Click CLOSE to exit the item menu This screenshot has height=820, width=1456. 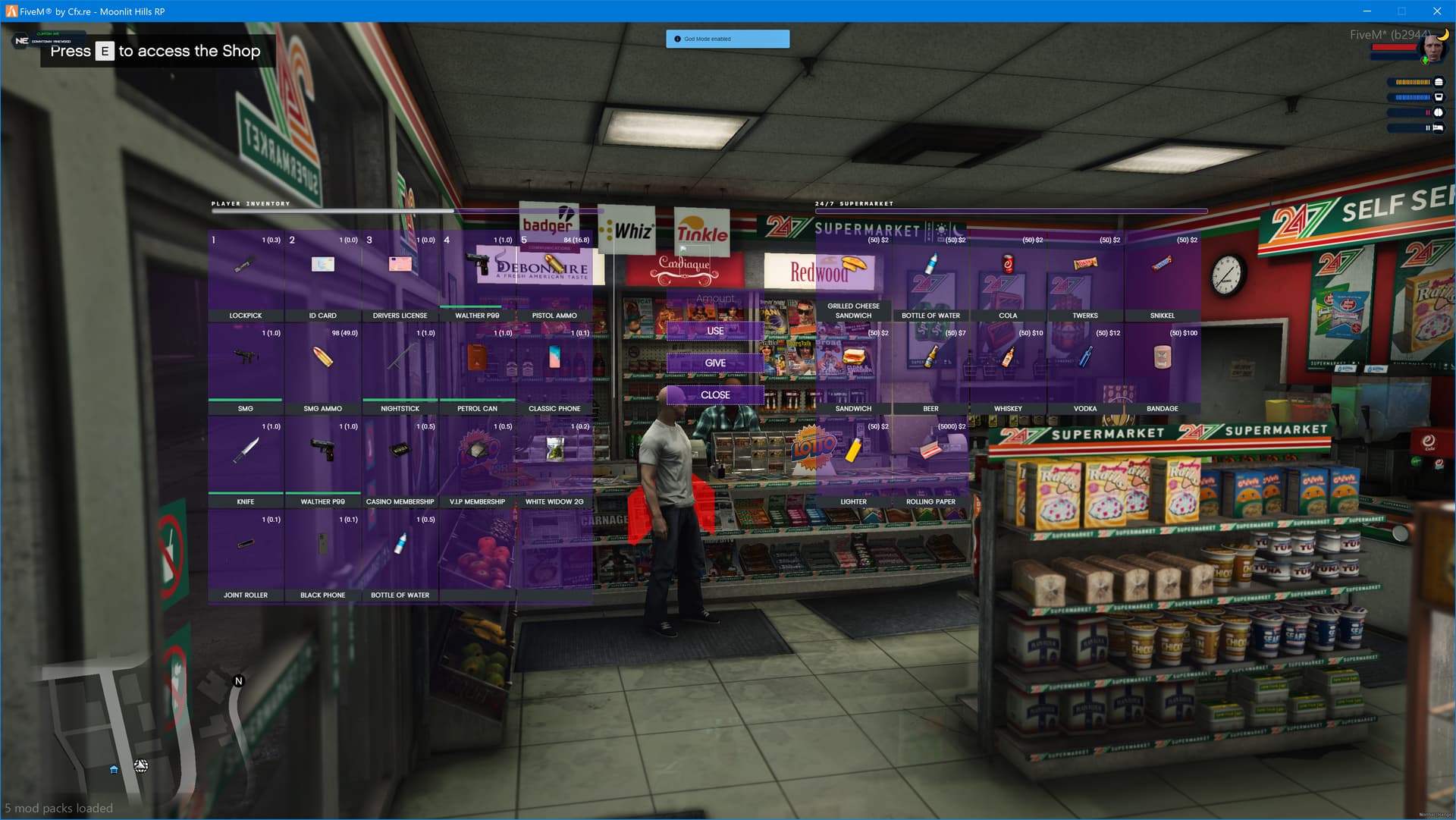click(714, 394)
